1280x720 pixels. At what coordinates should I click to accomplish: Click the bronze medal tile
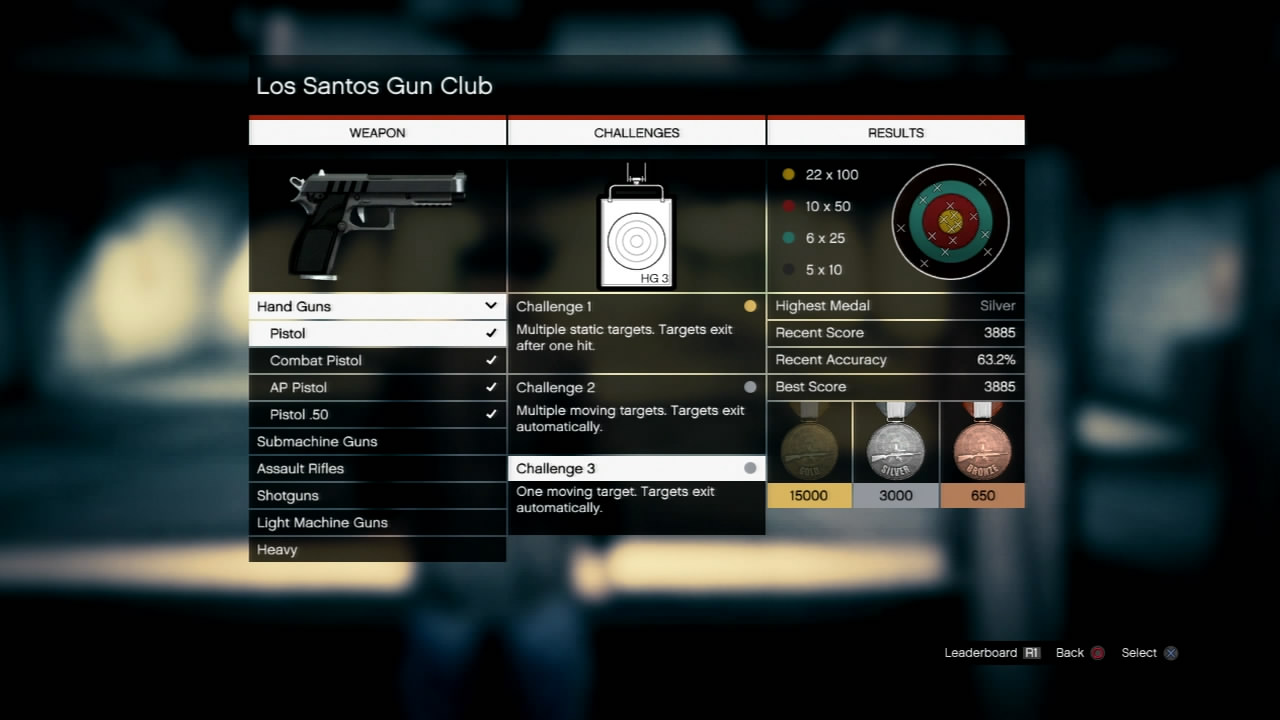coord(982,455)
